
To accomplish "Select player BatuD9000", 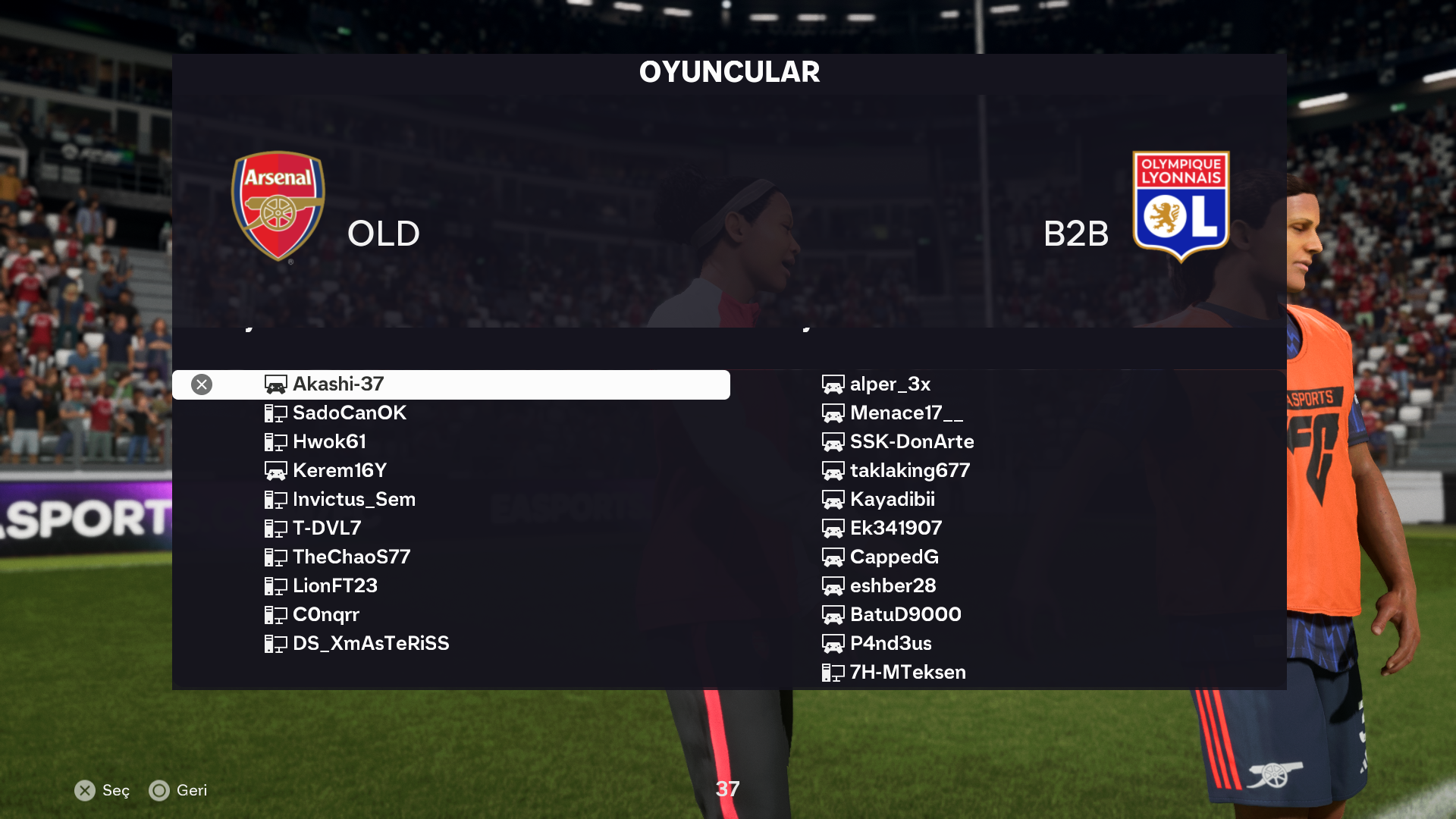I will [x=905, y=615].
